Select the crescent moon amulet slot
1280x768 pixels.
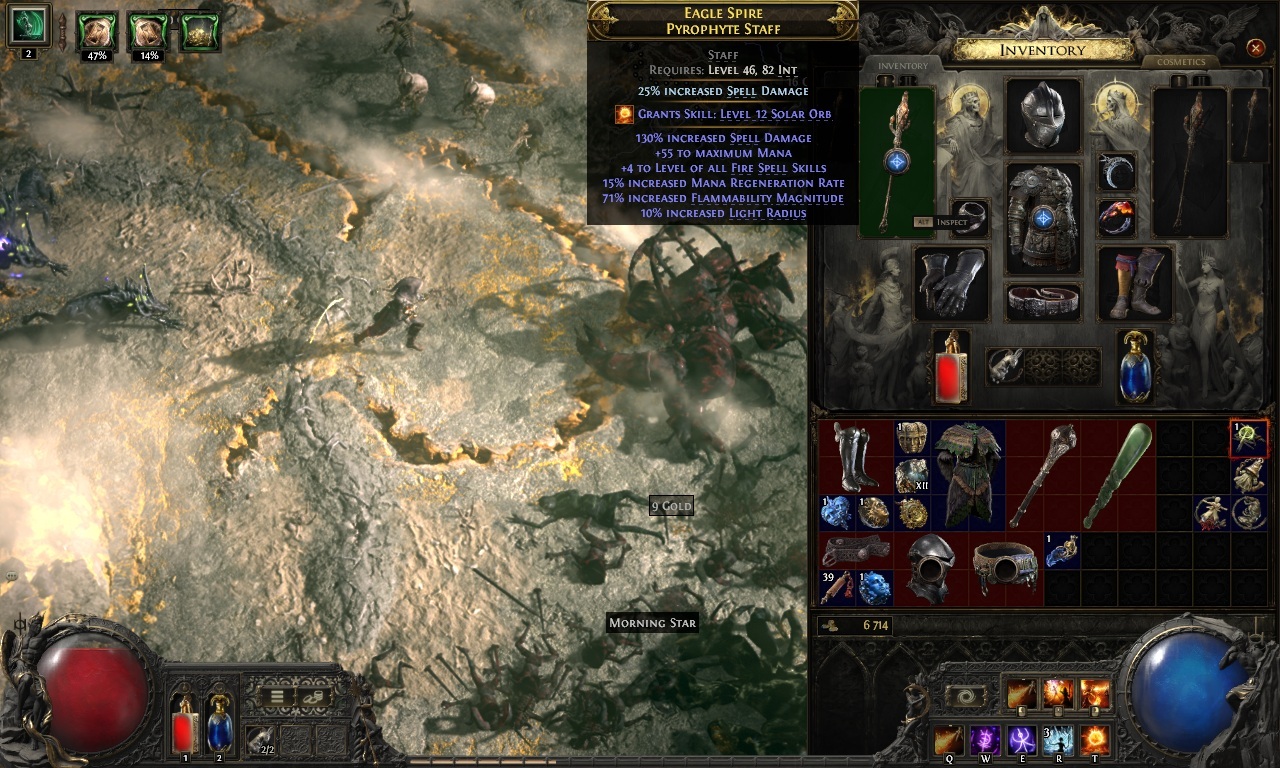coord(1116,171)
